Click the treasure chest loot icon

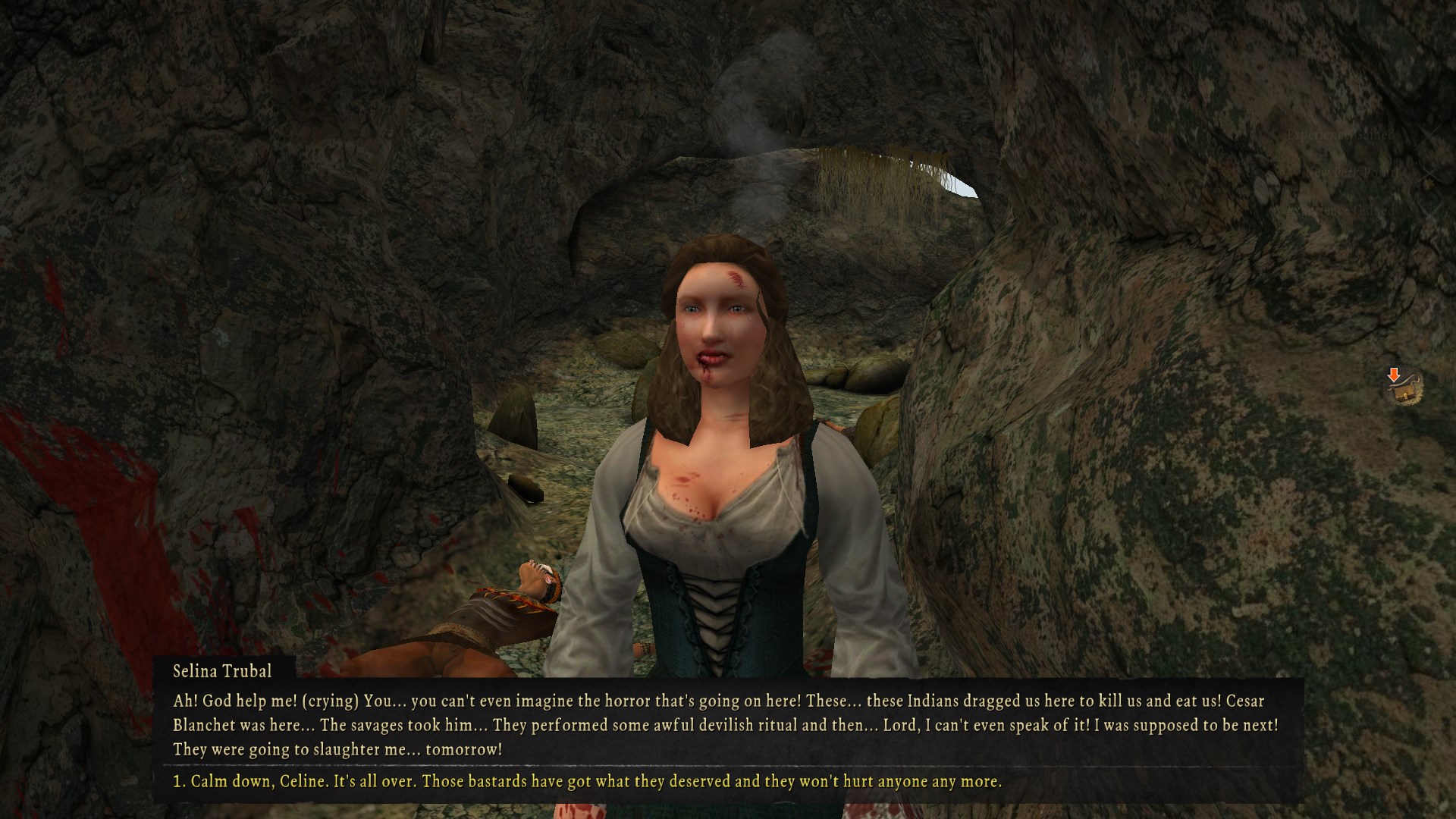pyautogui.click(x=1403, y=389)
